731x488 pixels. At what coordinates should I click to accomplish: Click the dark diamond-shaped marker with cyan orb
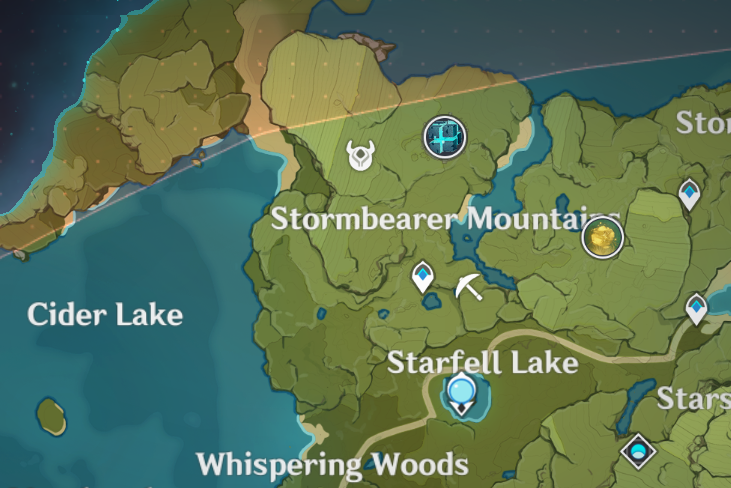tap(637, 451)
